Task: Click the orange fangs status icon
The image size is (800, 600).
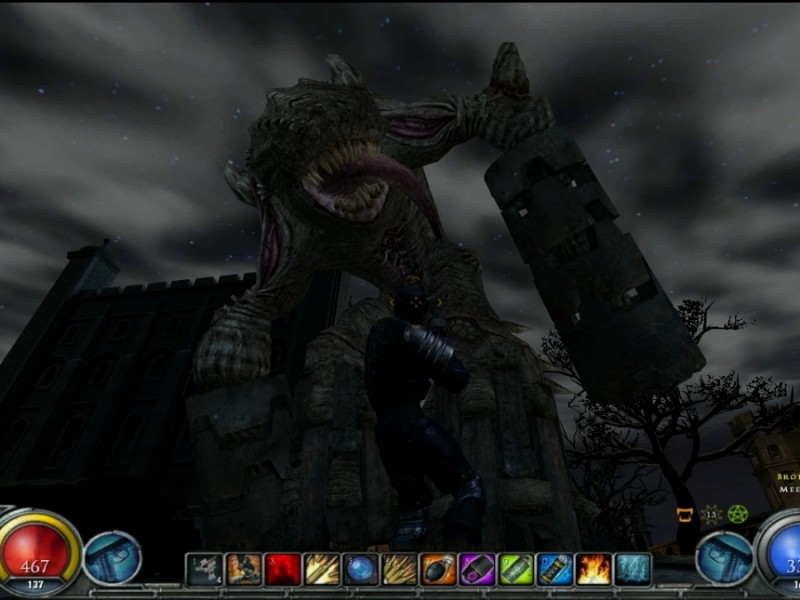Action: [687, 515]
